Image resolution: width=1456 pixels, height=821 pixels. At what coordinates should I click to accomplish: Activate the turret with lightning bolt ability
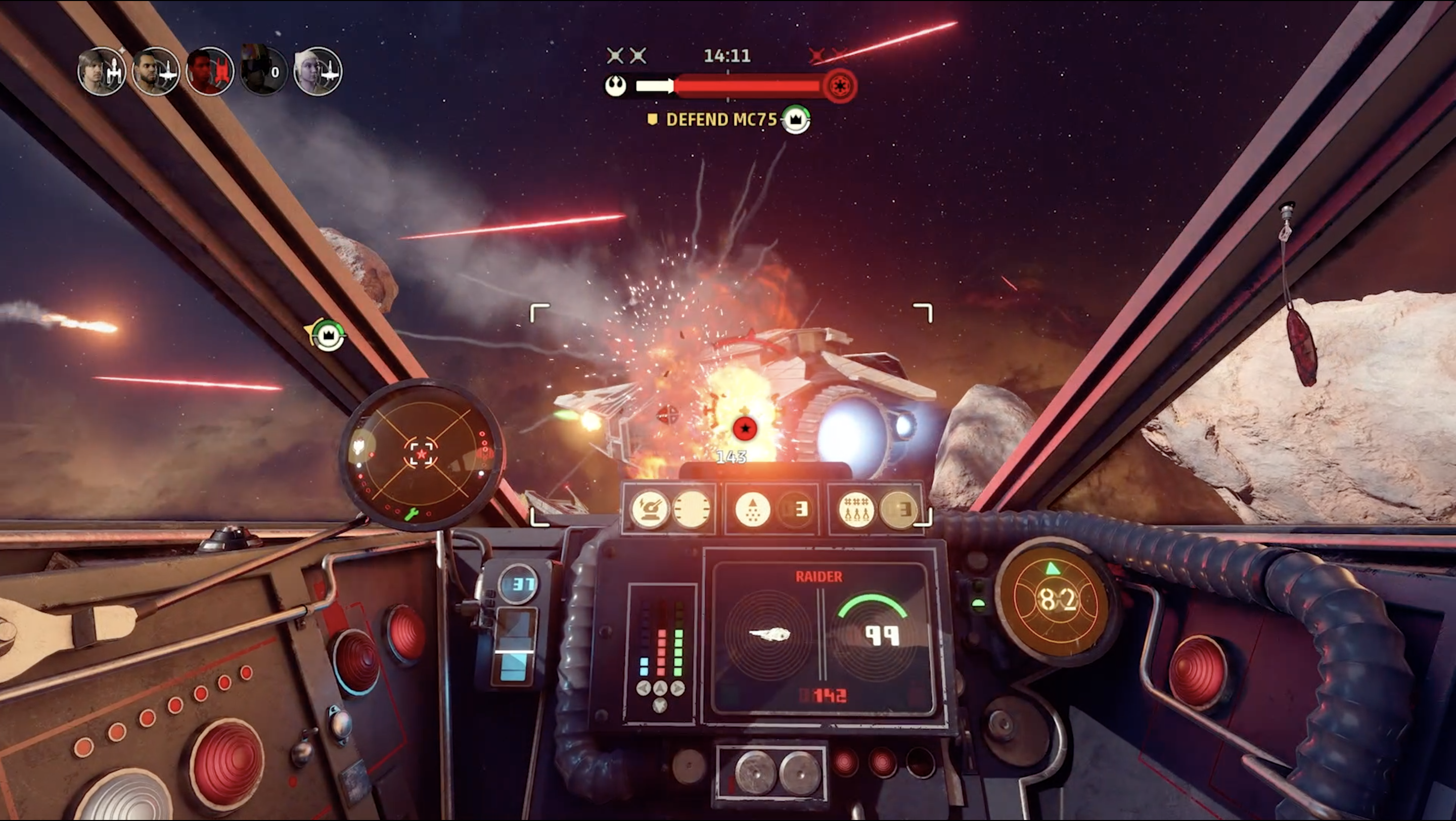pyautogui.click(x=650, y=509)
